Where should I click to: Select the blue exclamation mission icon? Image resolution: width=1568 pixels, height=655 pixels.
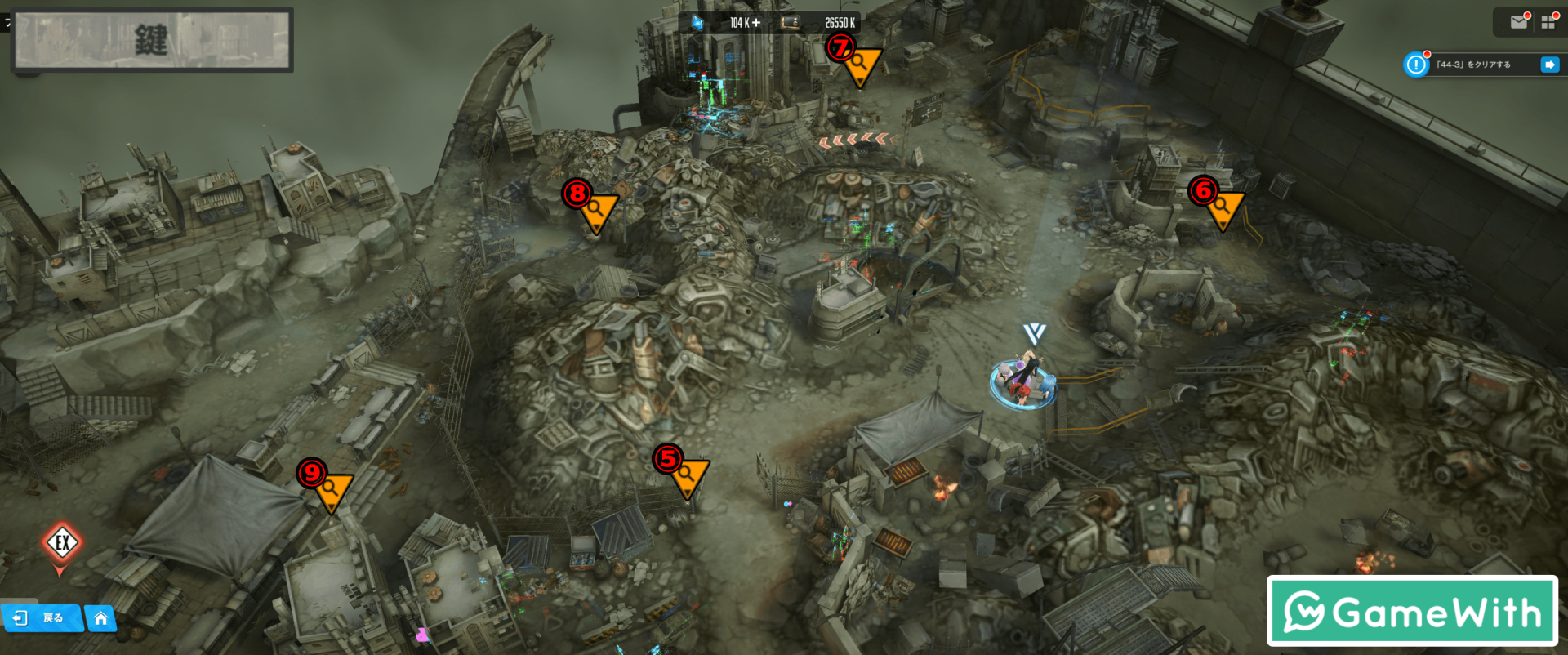click(x=1416, y=65)
